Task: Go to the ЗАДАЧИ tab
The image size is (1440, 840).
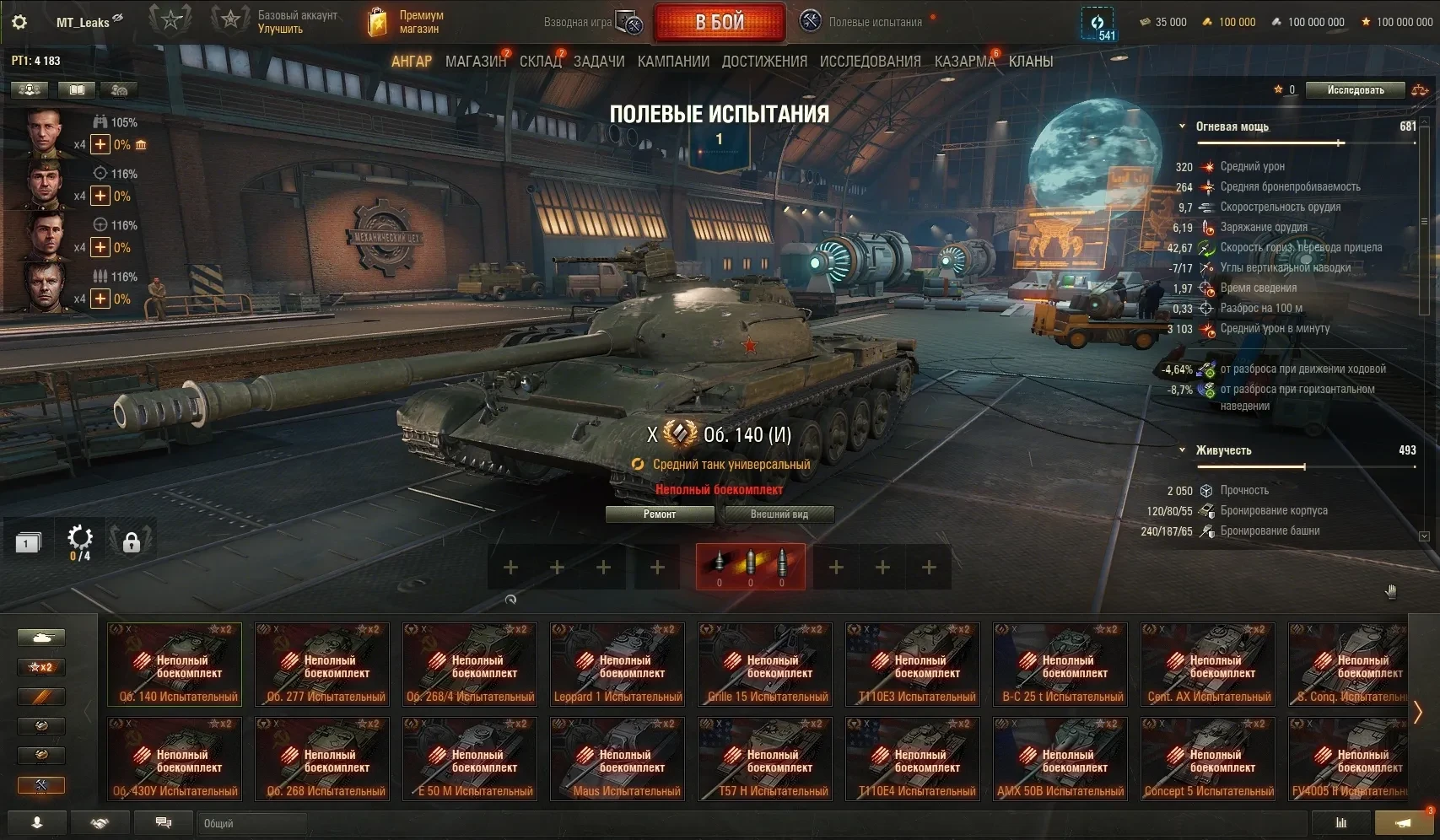Action: pyautogui.click(x=599, y=62)
